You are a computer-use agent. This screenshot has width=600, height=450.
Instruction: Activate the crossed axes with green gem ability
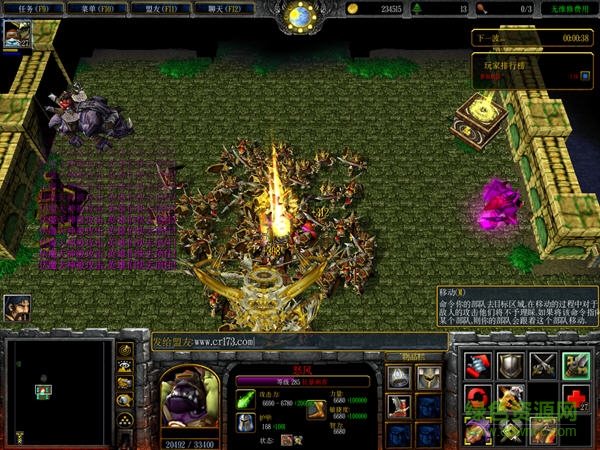(511, 431)
